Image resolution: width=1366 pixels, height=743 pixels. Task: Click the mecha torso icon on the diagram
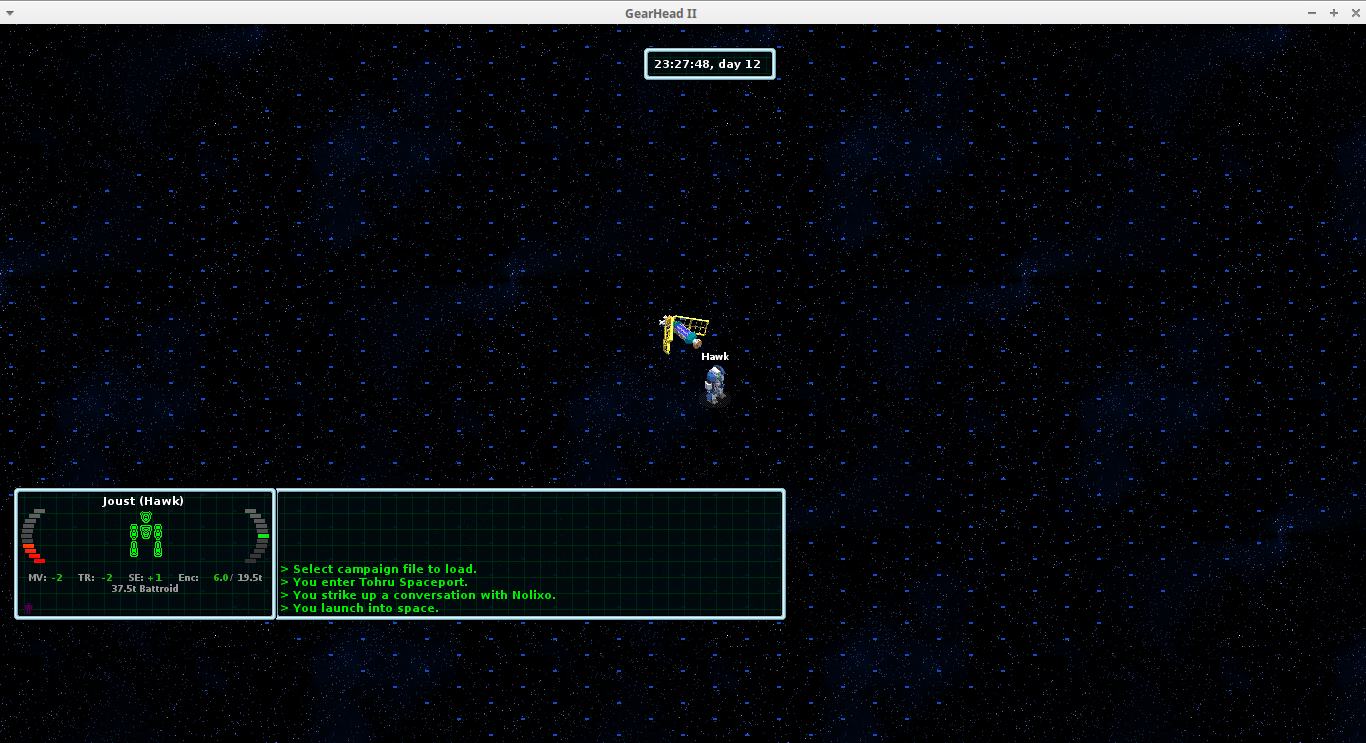click(145, 532)
